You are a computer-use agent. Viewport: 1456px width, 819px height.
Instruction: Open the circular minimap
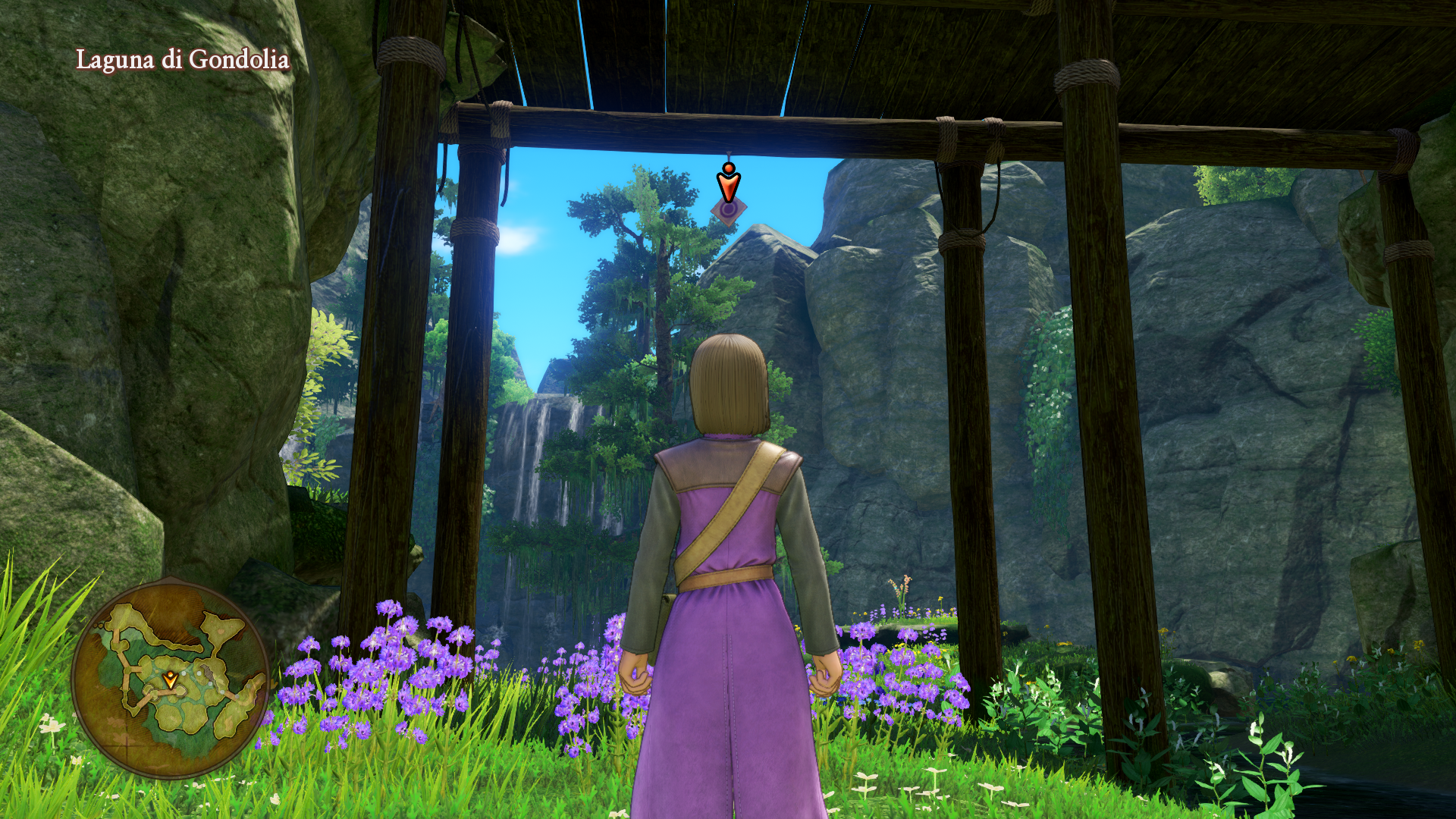coord(171,678)
